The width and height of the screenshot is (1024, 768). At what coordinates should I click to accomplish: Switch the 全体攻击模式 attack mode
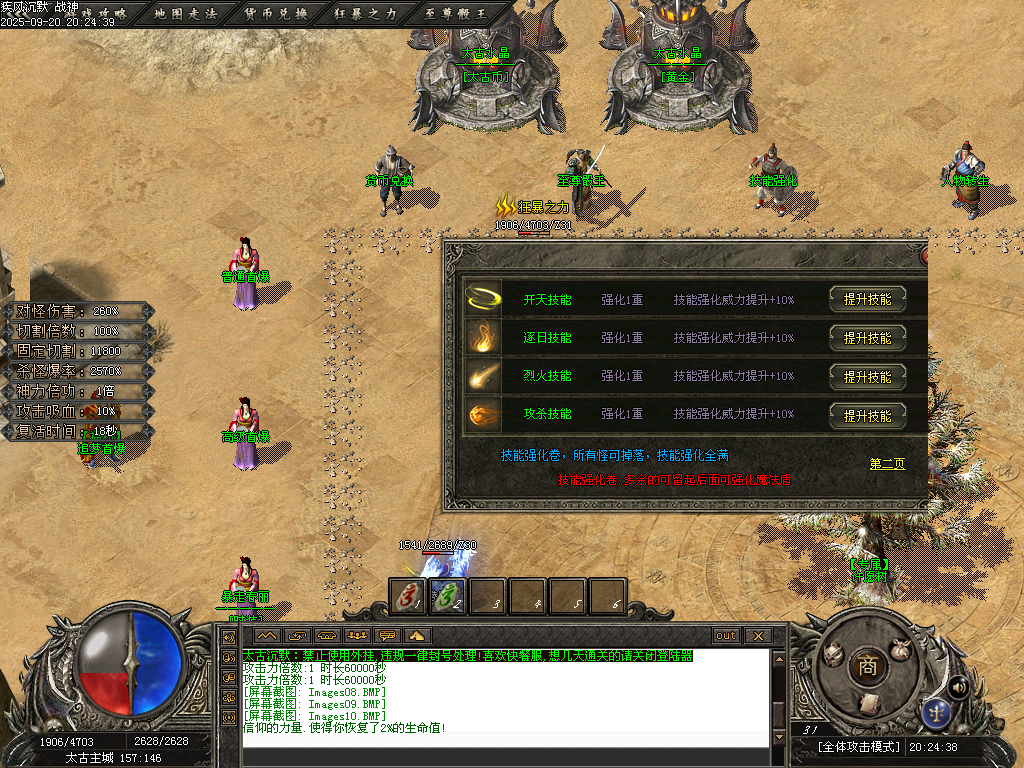point(858,747)
